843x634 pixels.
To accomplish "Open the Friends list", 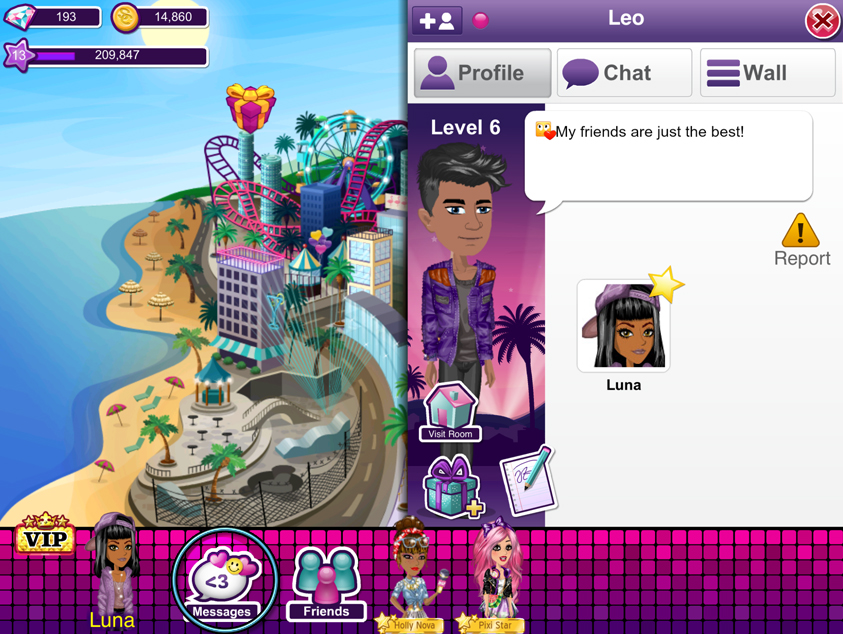I will point(326,584).
